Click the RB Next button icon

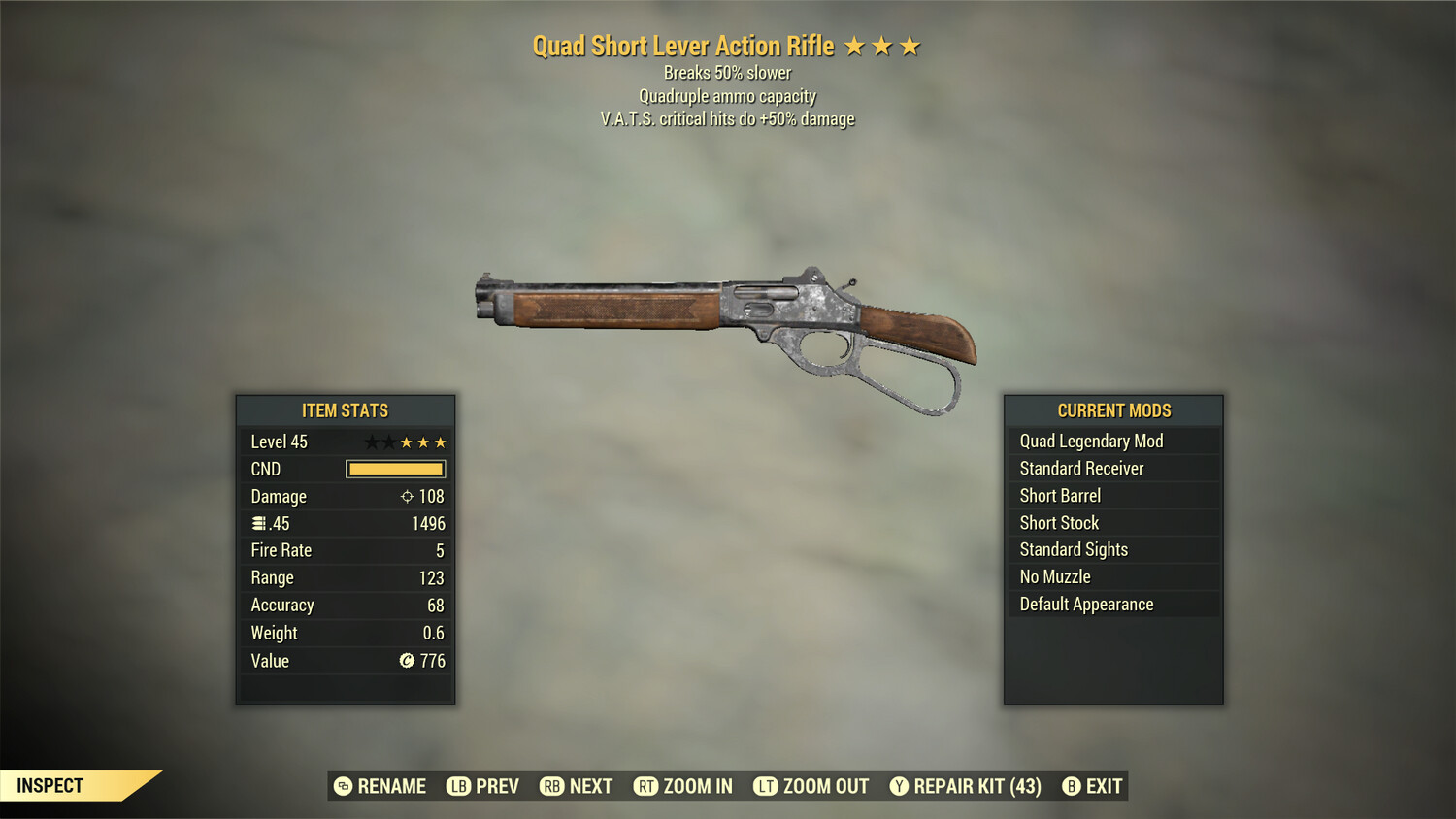[553, 786]
